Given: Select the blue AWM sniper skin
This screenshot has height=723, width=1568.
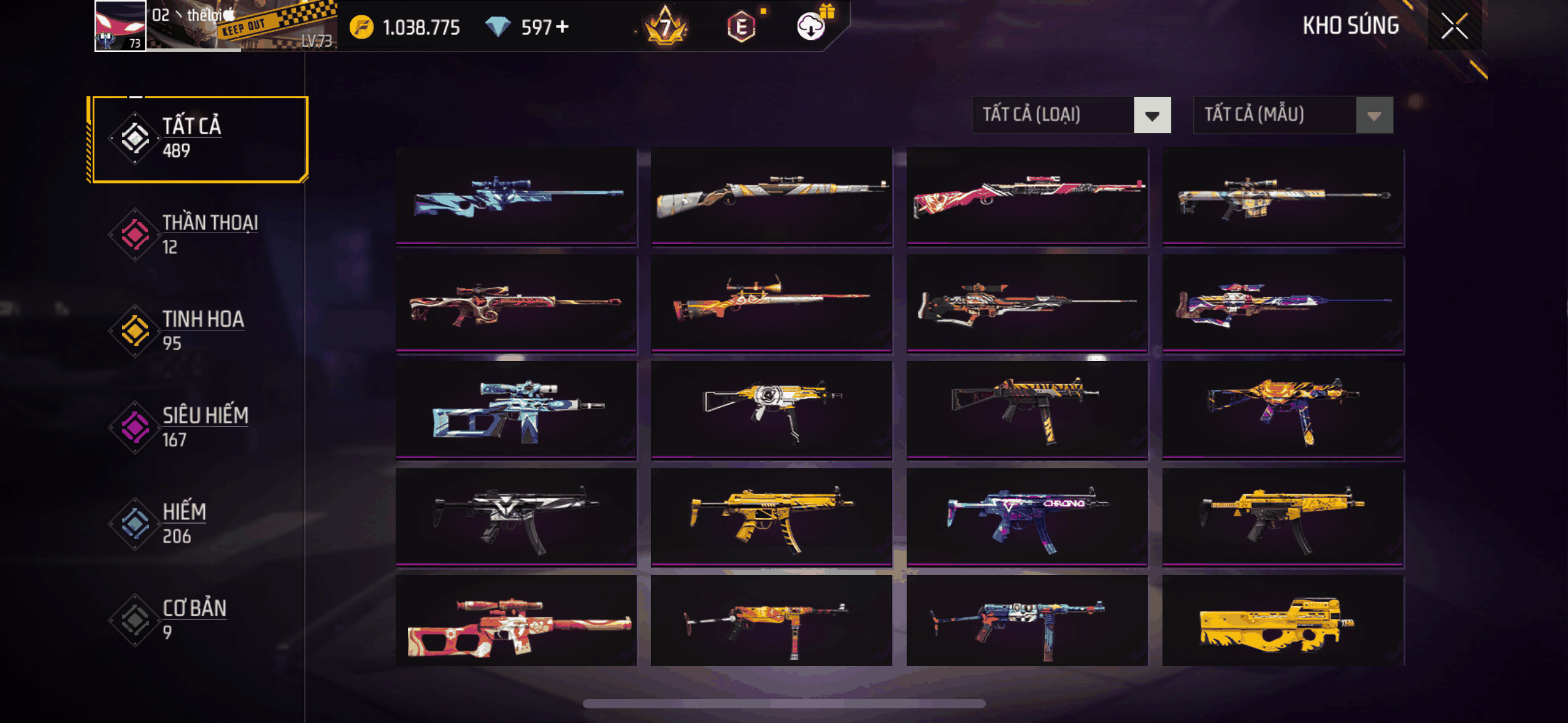Looking at the screenshot, I should [517, 196].
